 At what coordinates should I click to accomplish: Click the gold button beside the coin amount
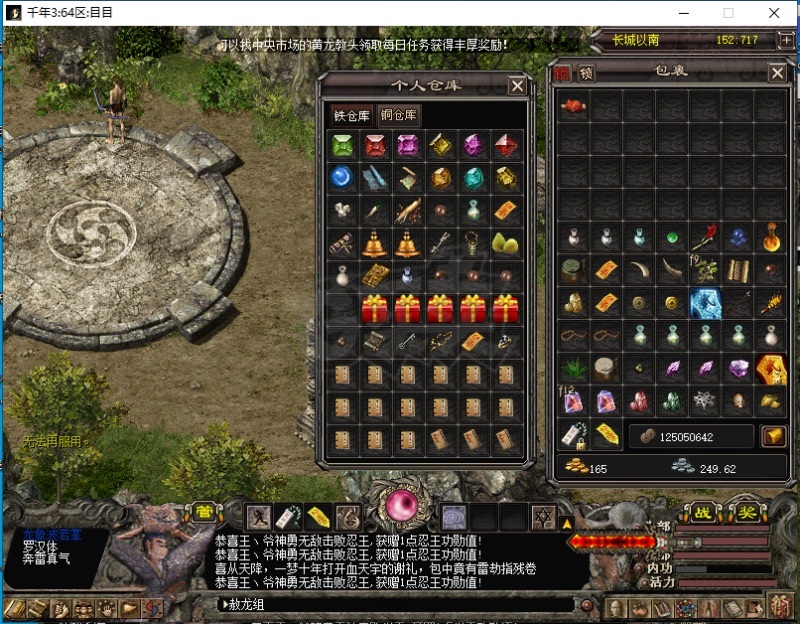tap(773, 436)
